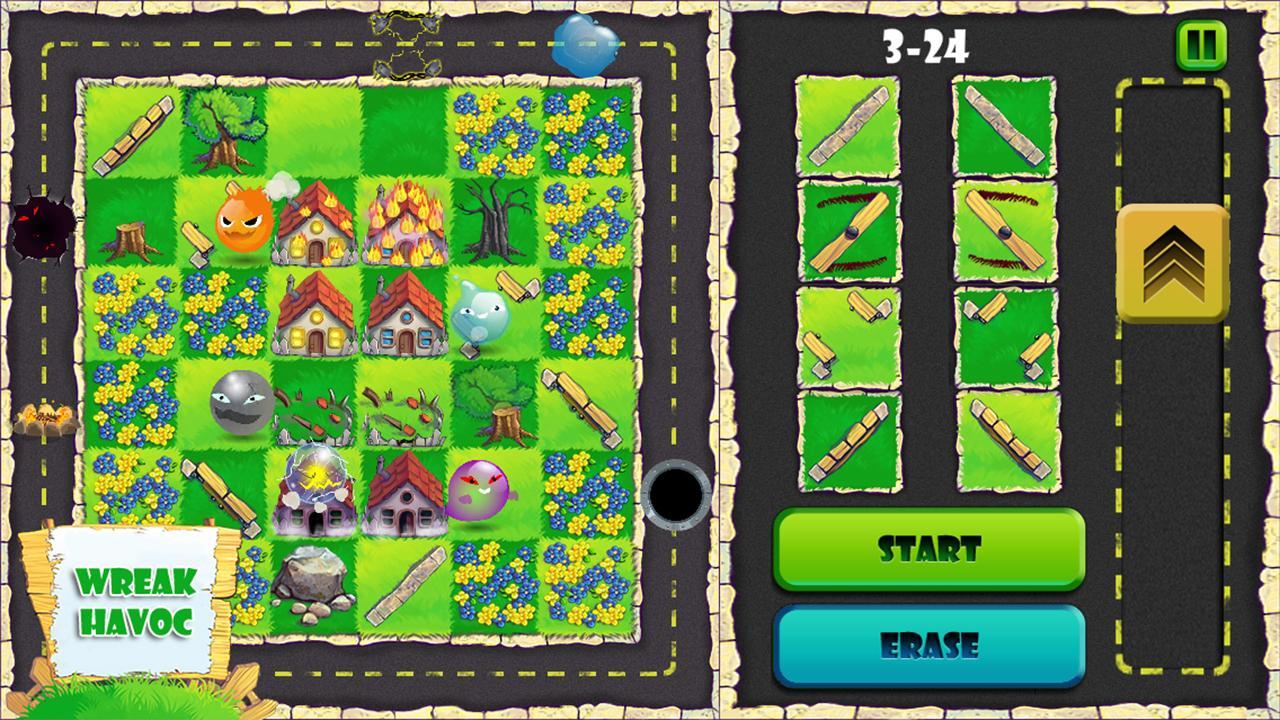Screen dimensions: 1280x720
Task: Select the stone slab tile rising to the right
Action: click(x=847, y=126)
